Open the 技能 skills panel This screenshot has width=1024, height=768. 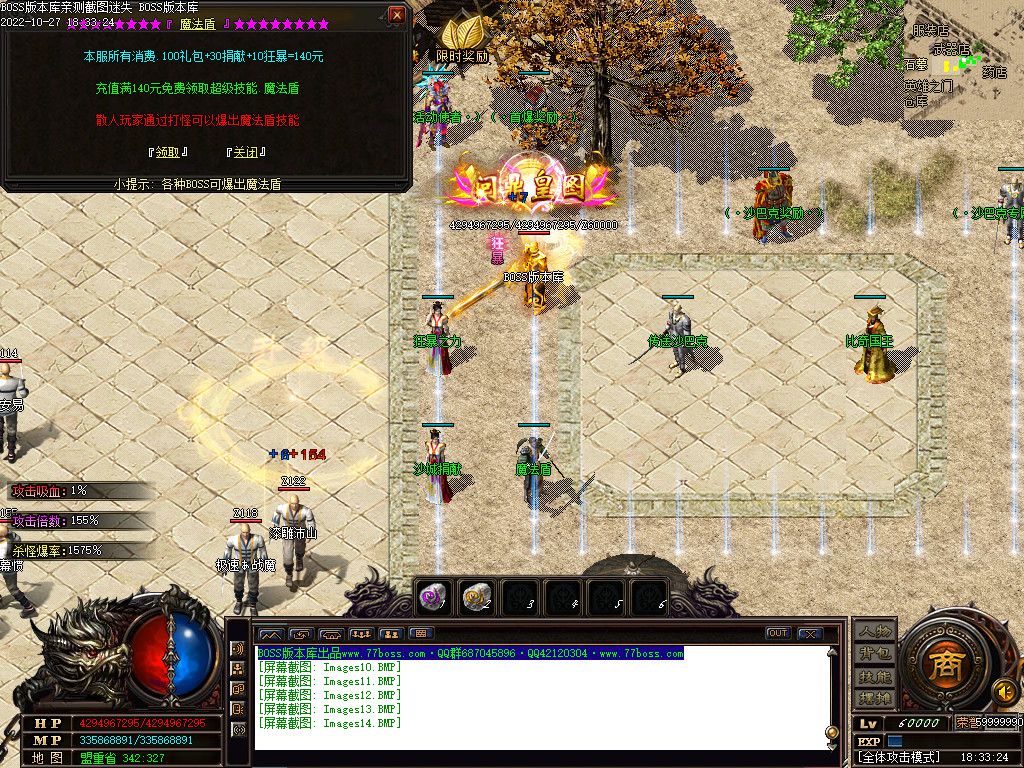[x=873, y=676]
